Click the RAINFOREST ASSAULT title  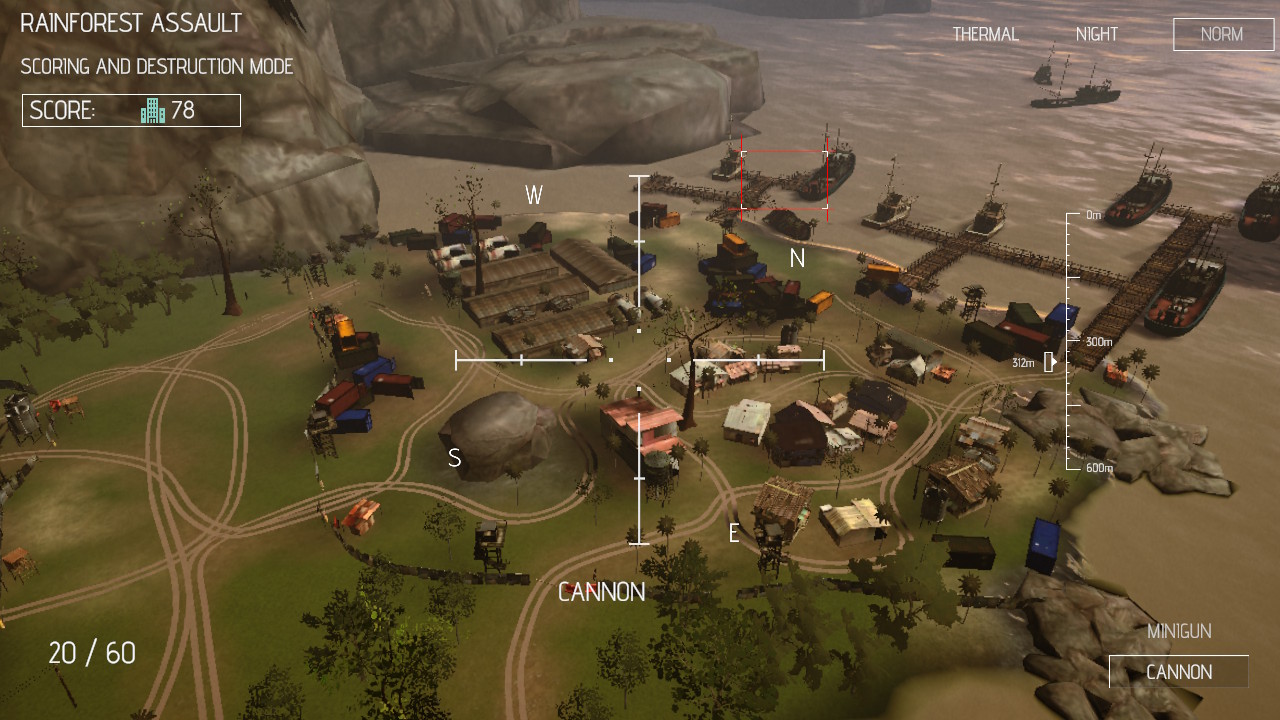pyautogui.click(x=130, y=23)
